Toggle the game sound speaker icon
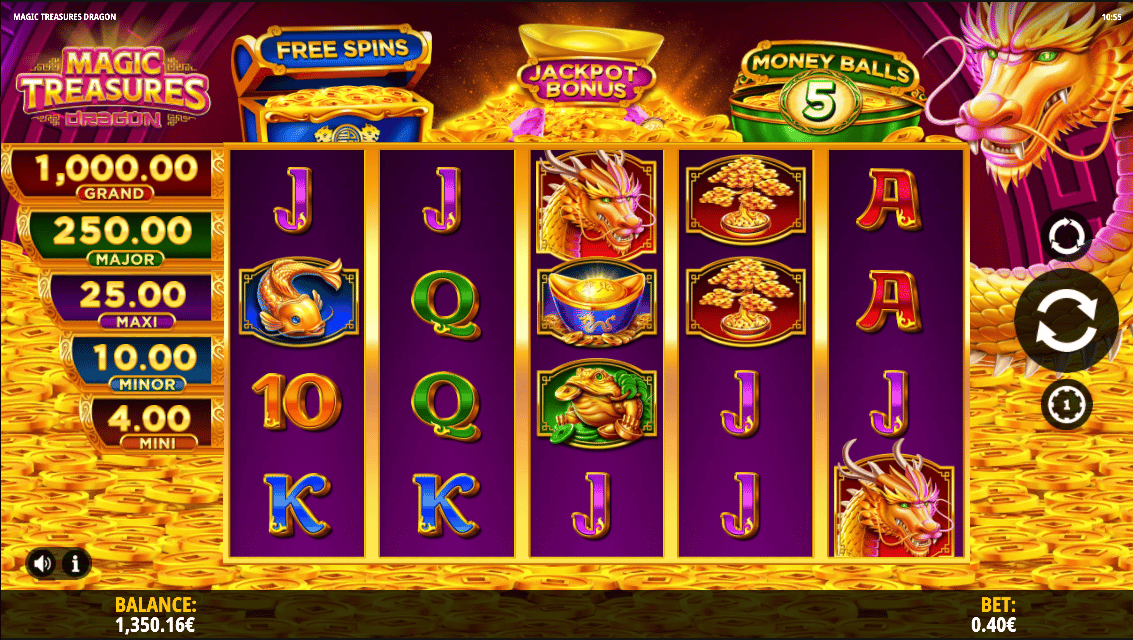Image resolution: width=1133 pixels, height=640 pixels. pos(42,564)
